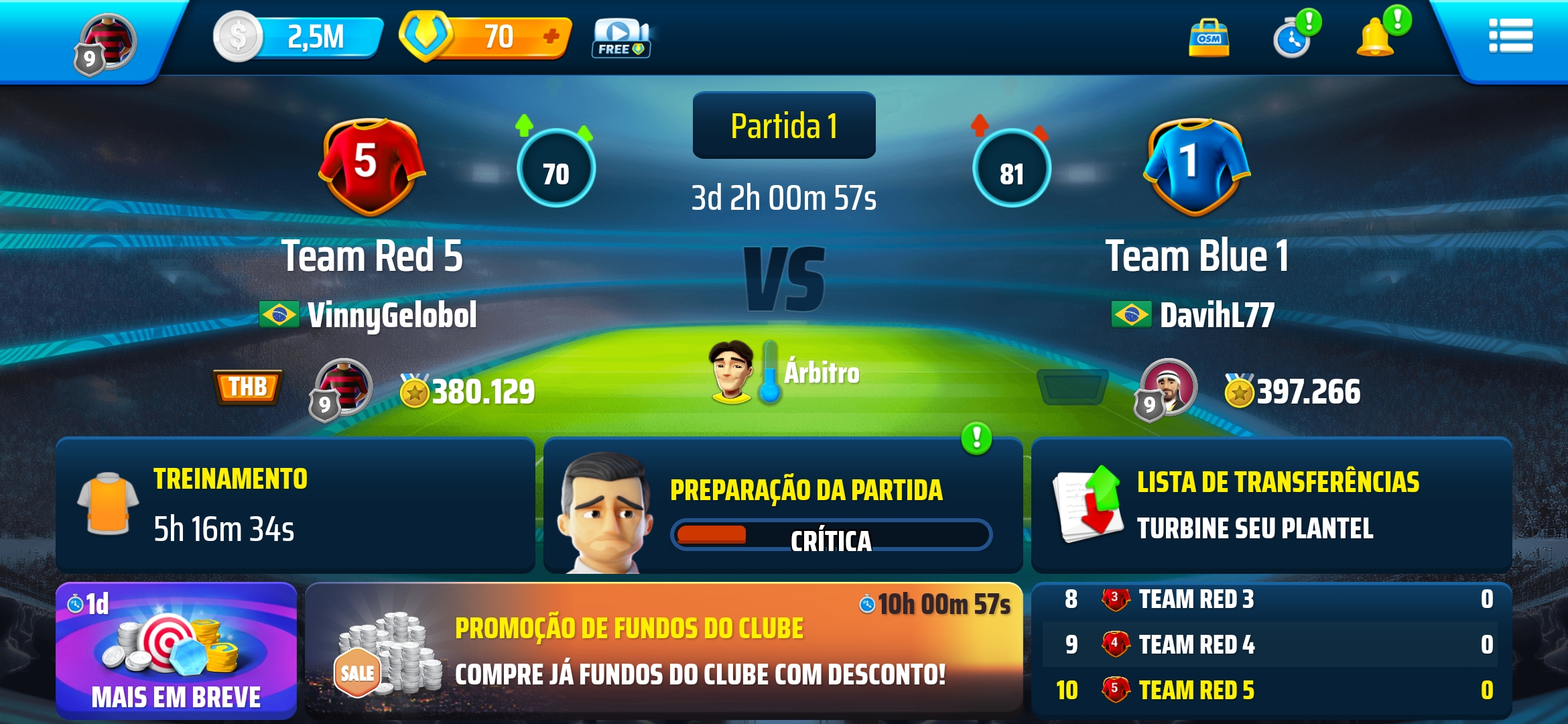Open the Promoção de Fundos do Clube offer

(x=663, y=649)
